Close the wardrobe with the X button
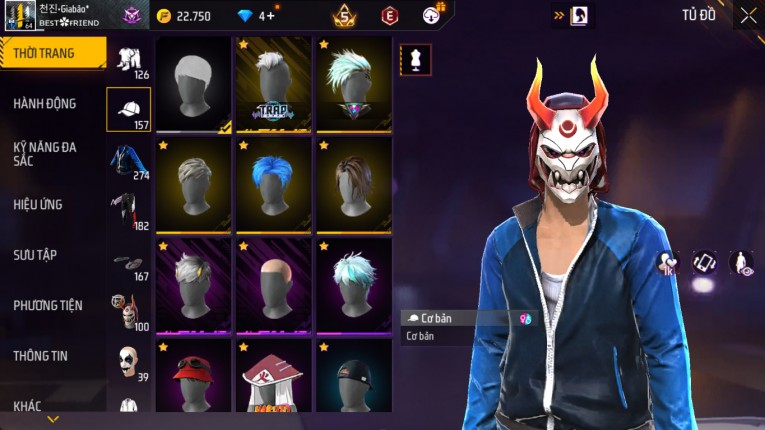This screenshot has width=765, height=430. pyautogui.click(x=747, y=15)
